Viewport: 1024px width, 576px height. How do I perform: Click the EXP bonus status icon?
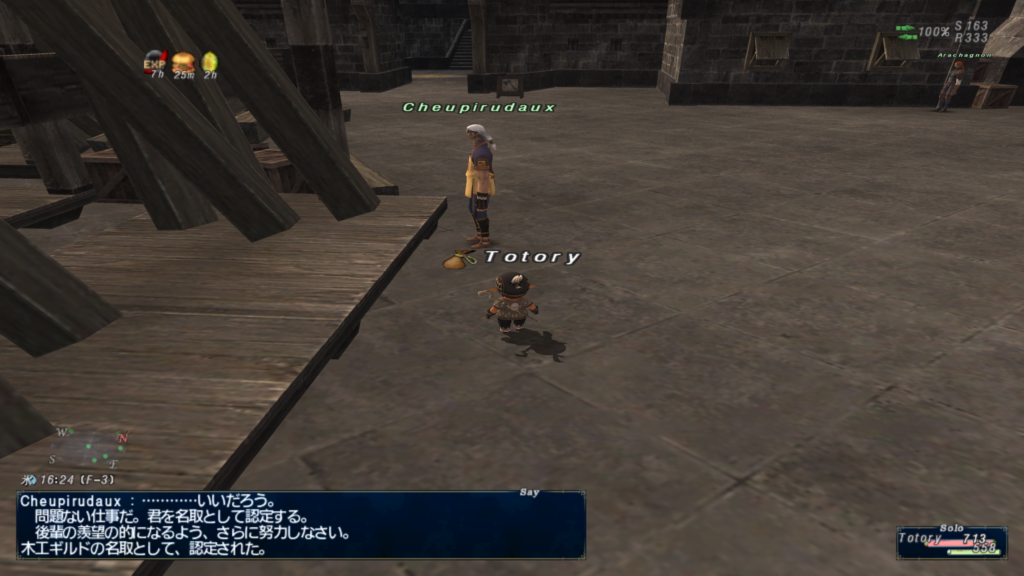pos(154,62)
